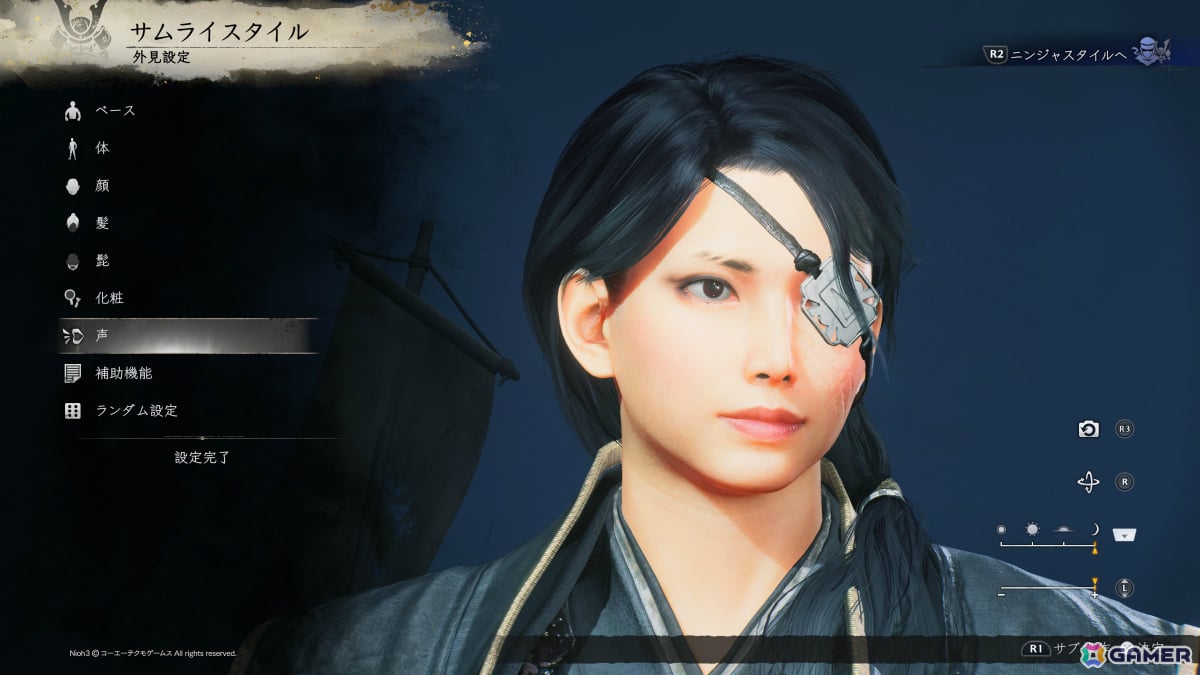Viewport: 1200px width, 675px height.
Task: Open the 化粧 (Makeup) options
Action: [x=109, y=298]
